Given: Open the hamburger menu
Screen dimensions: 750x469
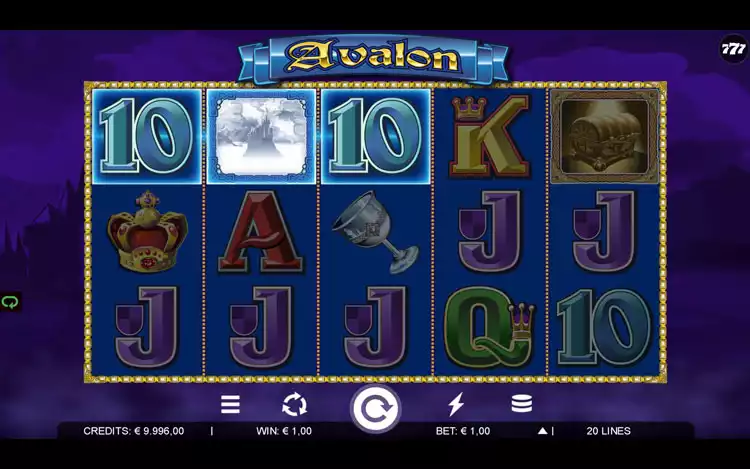Looking at the screenshot, I should 230,405.
